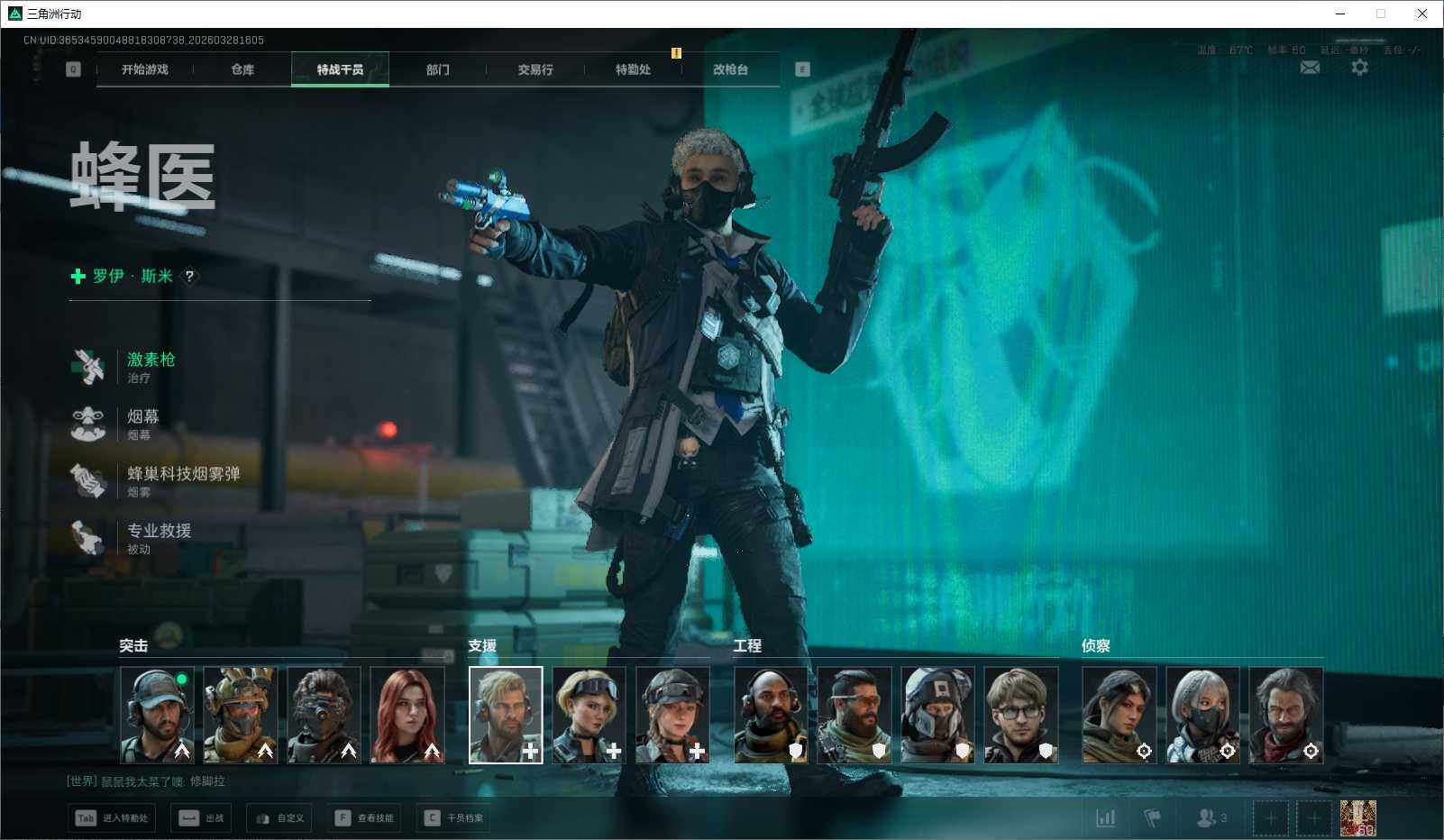Switch to the 特勤处 tab
Viewport: 1444px width, 840px height.
click(633, 69)
